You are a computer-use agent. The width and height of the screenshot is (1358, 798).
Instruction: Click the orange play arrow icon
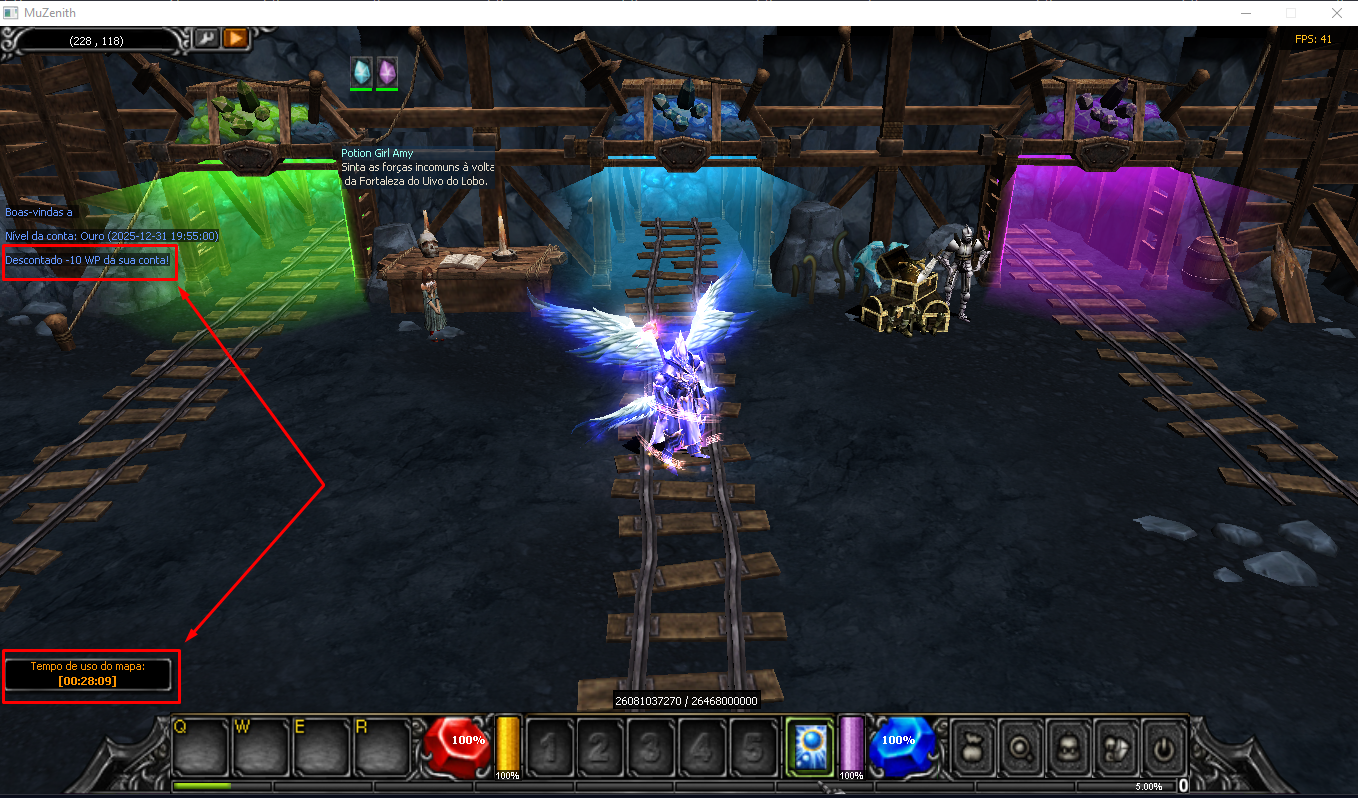234,40
